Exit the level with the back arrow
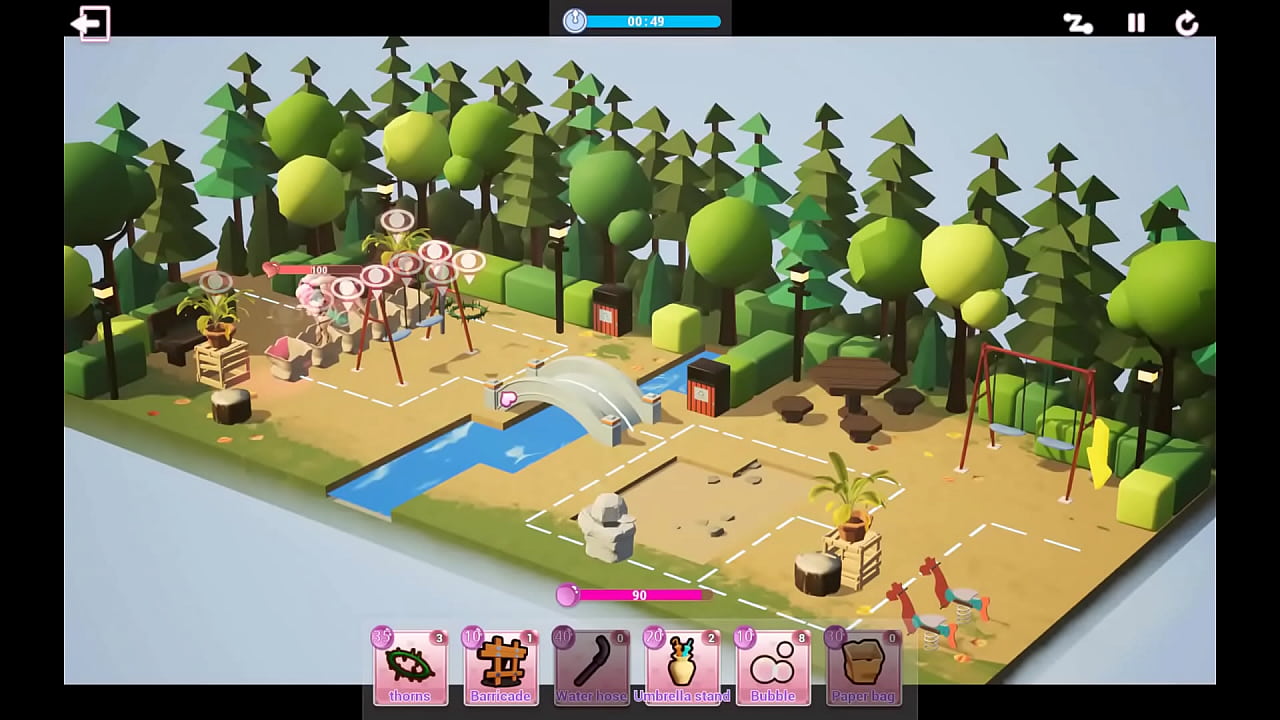Viewport: 1280px width, 720px height. [x=90, y=23]
